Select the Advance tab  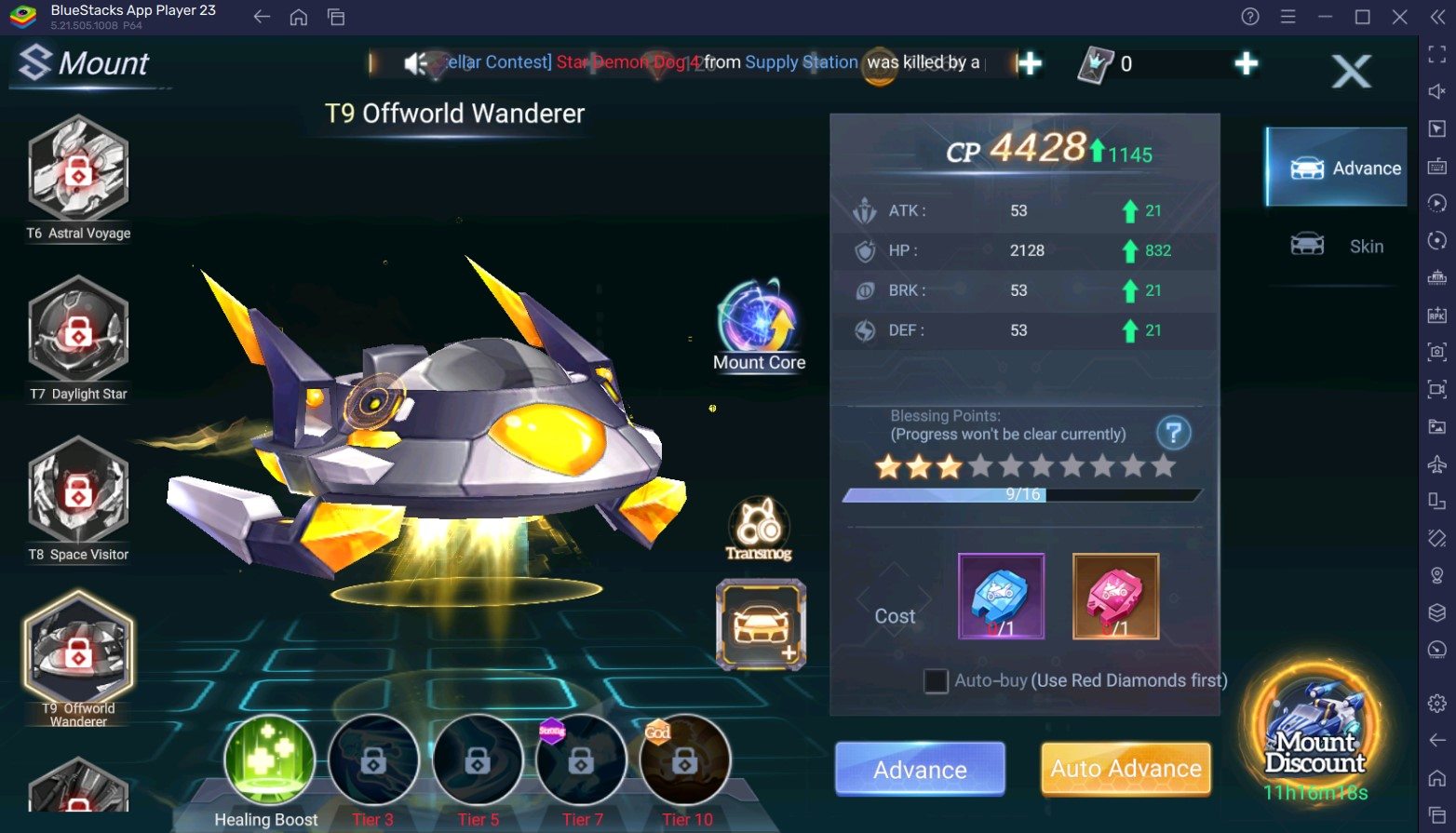[1338, 168]
